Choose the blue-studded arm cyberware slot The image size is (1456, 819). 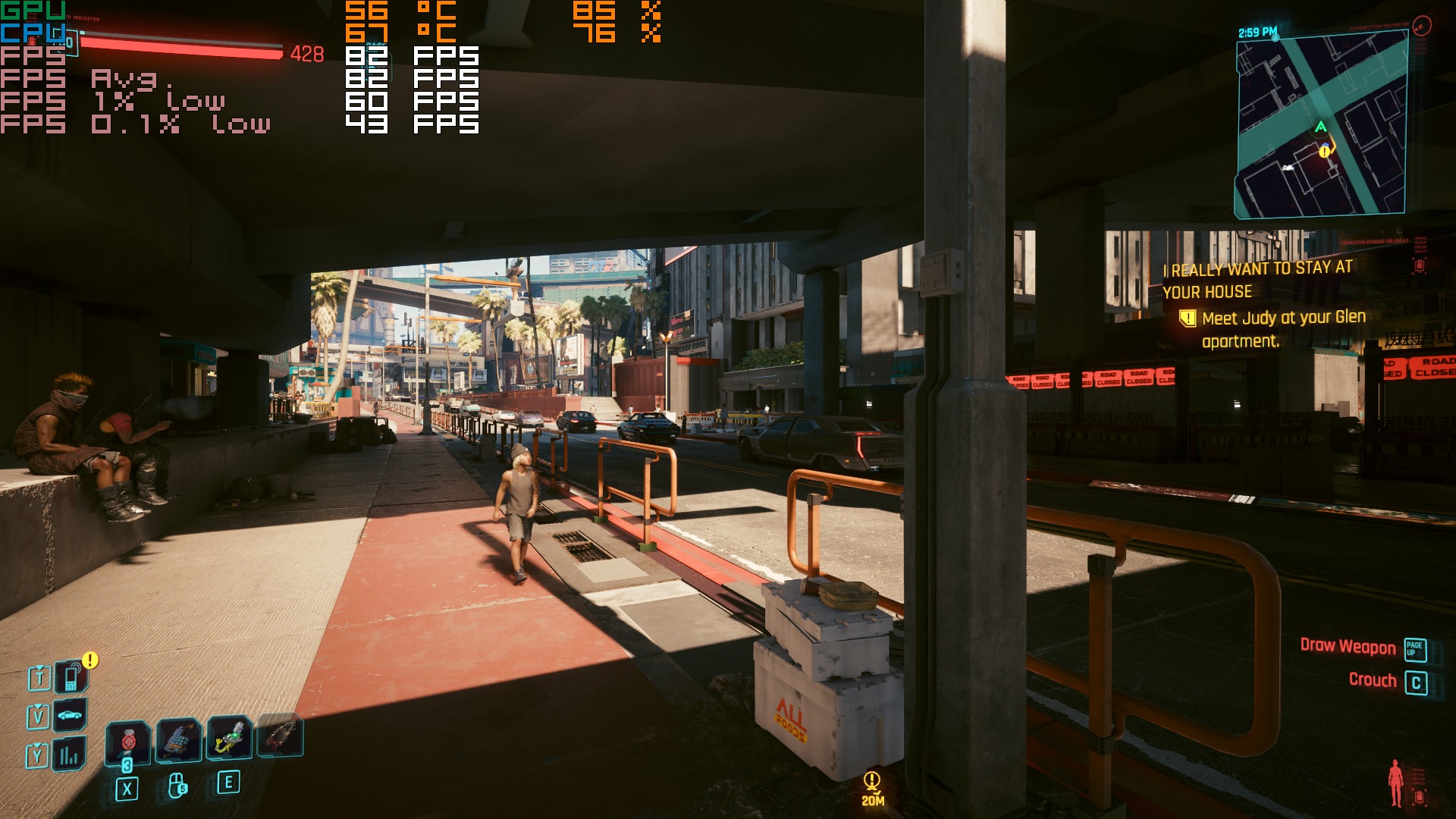pos(178,739)
